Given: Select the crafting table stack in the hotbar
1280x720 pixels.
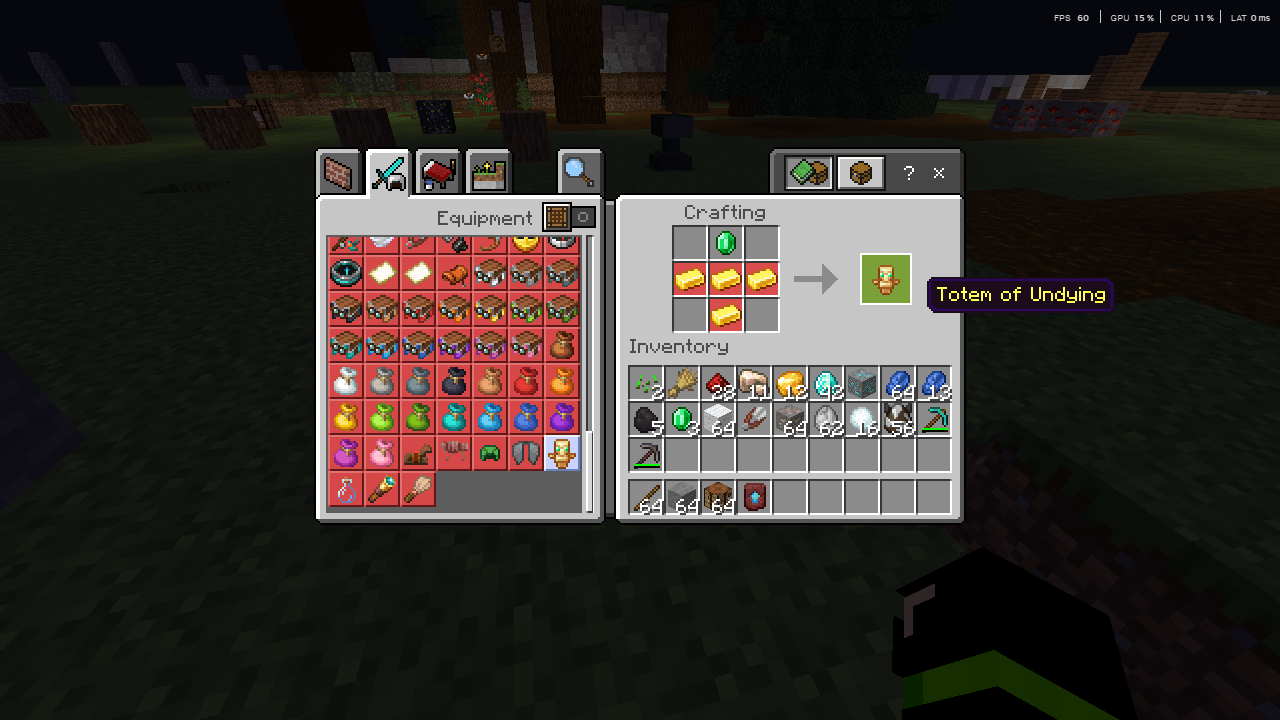Looking at the screenshot, I should pyautogui.click(x=717, y=497).
